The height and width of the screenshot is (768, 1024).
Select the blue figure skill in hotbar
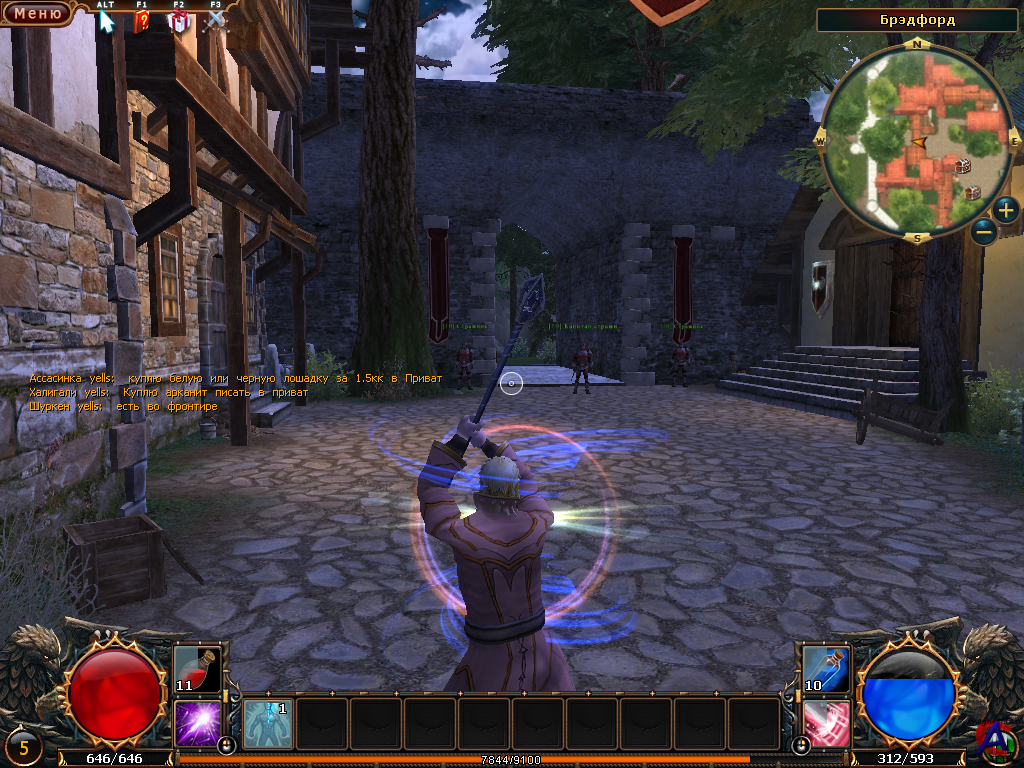pyautogui.click(x=268, y=723)
